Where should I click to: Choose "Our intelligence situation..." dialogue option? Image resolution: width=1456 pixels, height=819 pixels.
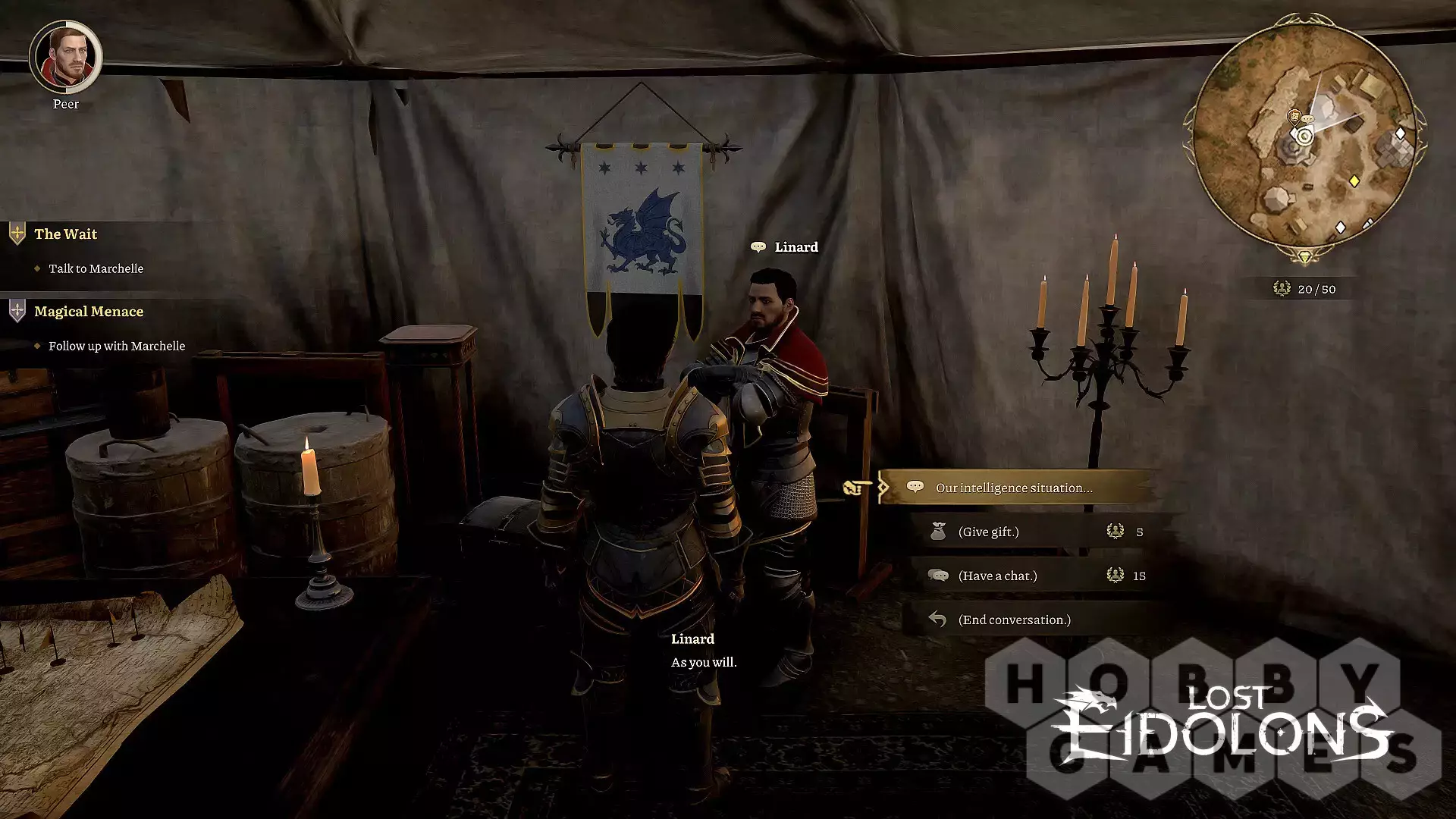pyautogui.click(x=1014, y=488)
